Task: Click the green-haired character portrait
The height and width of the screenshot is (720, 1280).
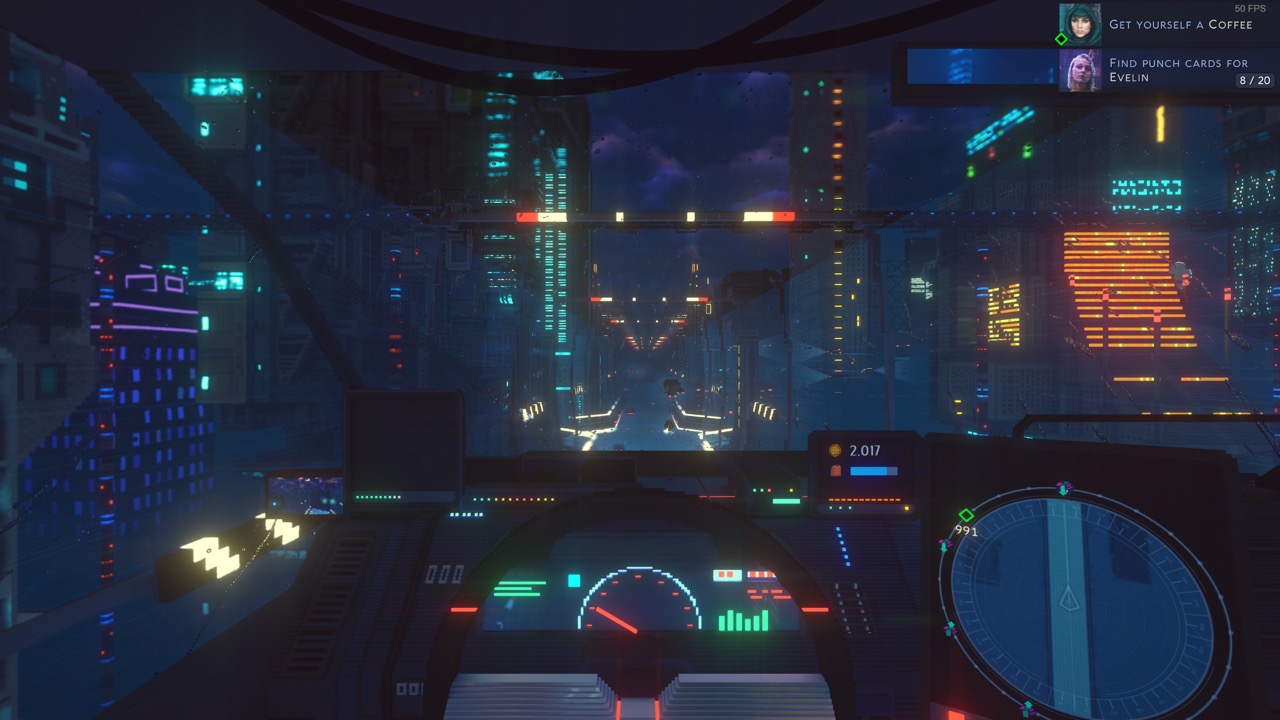Action: point(1080,24)
